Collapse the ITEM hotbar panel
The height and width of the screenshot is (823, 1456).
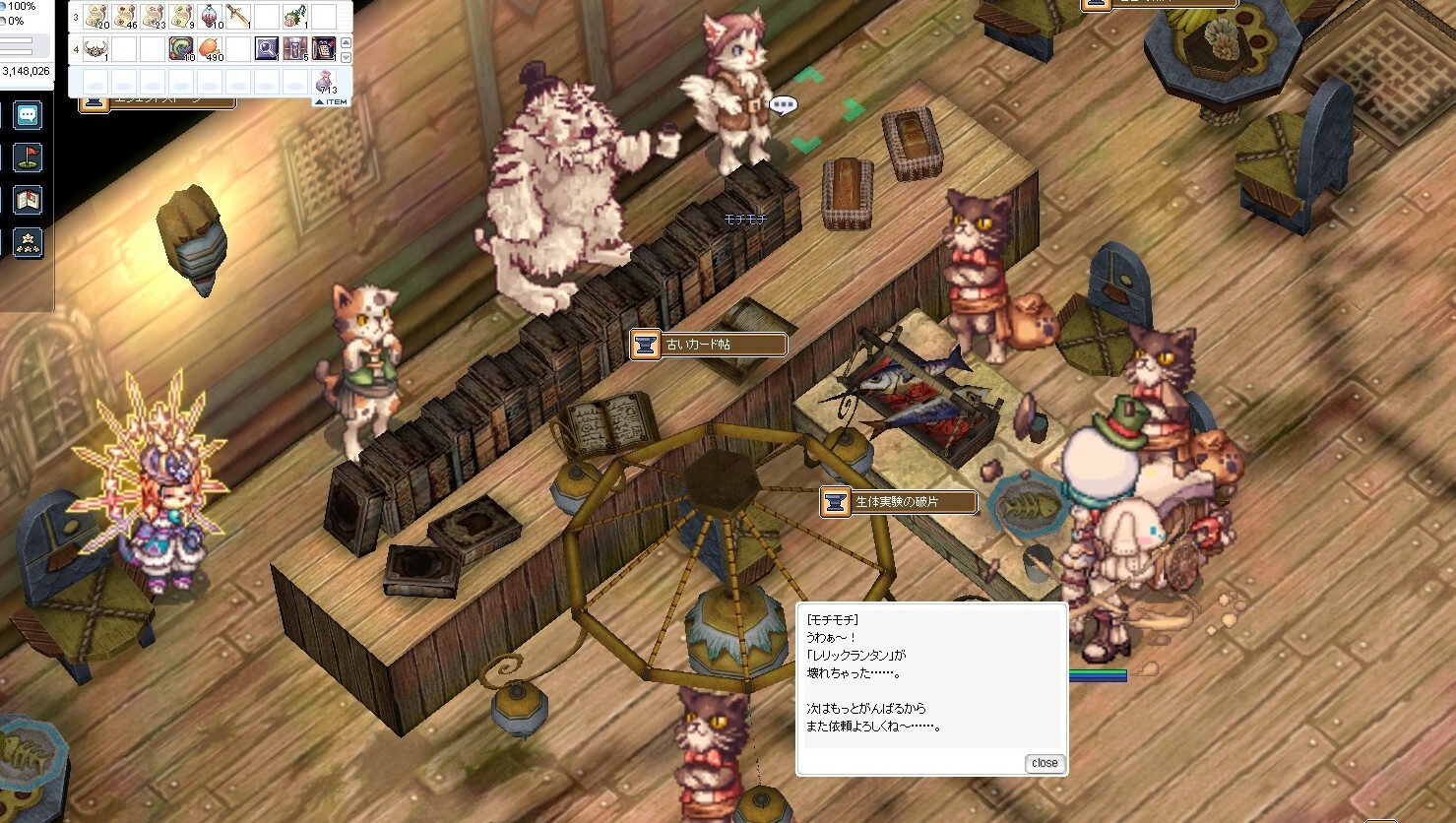332,101
